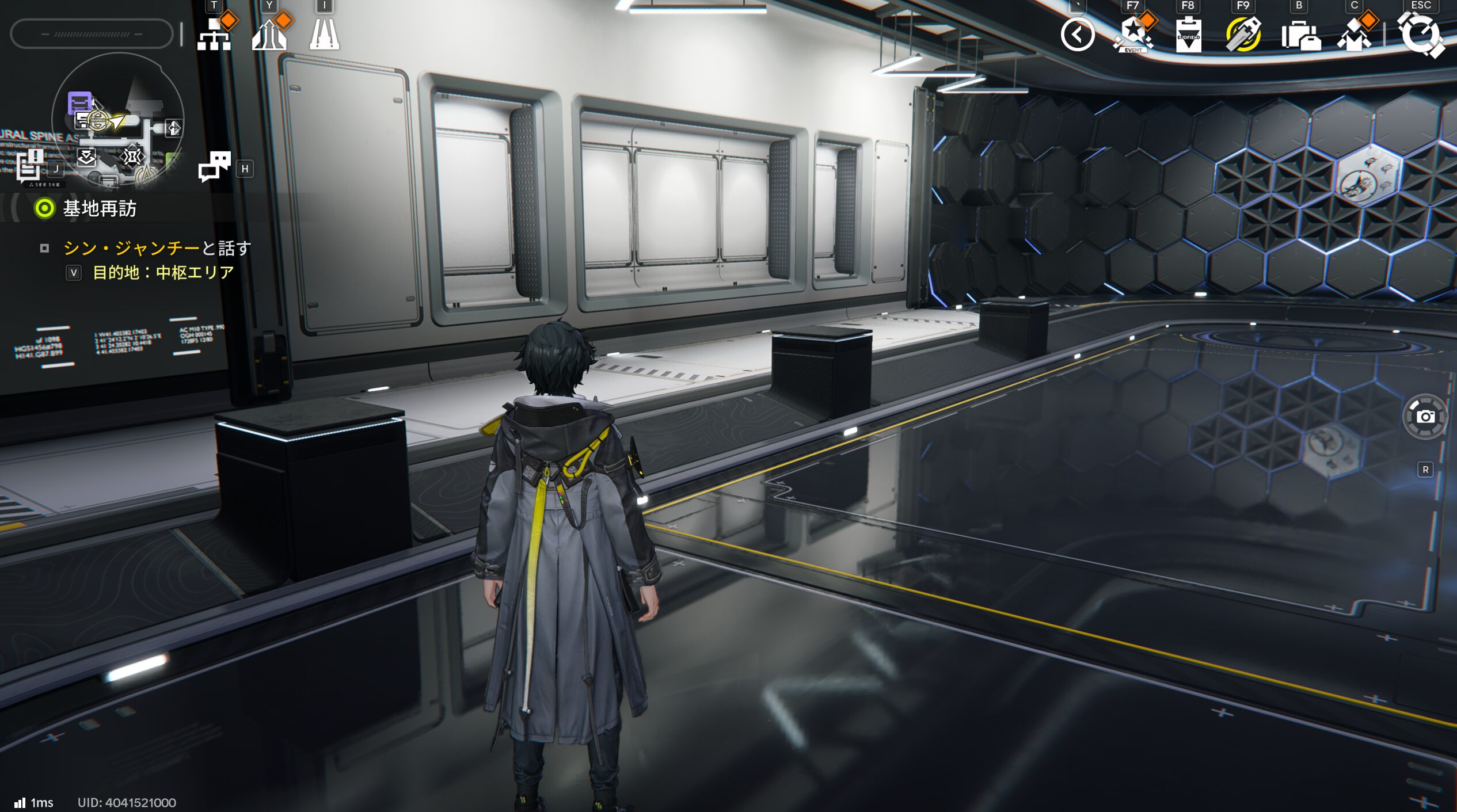This screenshot has height=812, width=1457.
Task: Click the upward arrows icon in top bar
Action: pos(269,35)
